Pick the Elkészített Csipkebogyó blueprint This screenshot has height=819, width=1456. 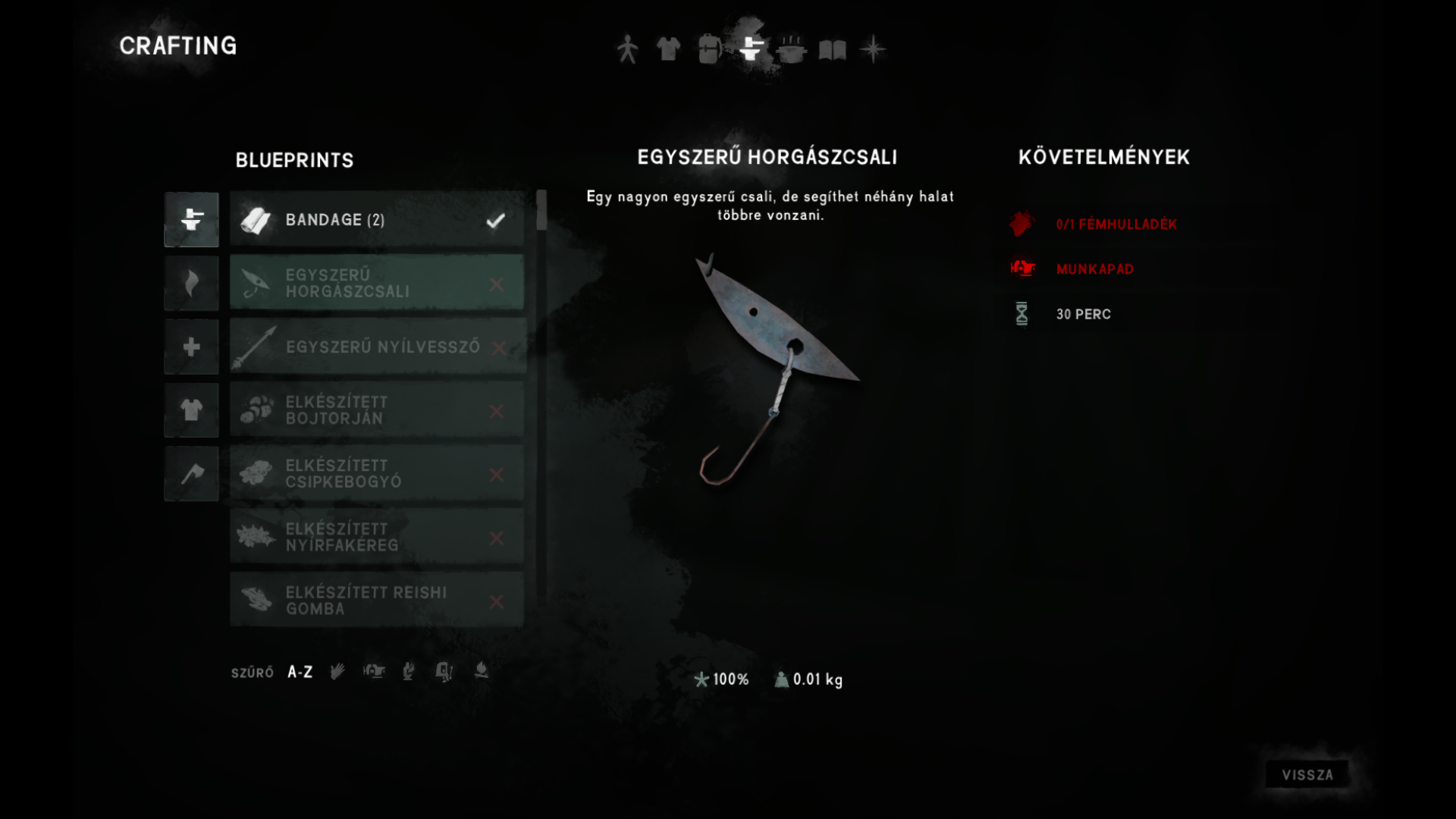point(377,474)
